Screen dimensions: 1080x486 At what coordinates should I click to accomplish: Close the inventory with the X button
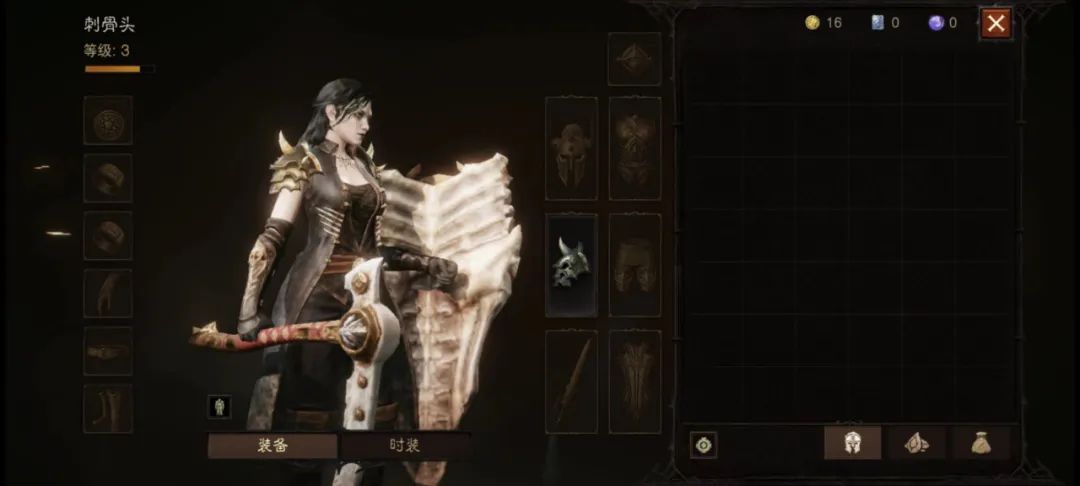995,23
